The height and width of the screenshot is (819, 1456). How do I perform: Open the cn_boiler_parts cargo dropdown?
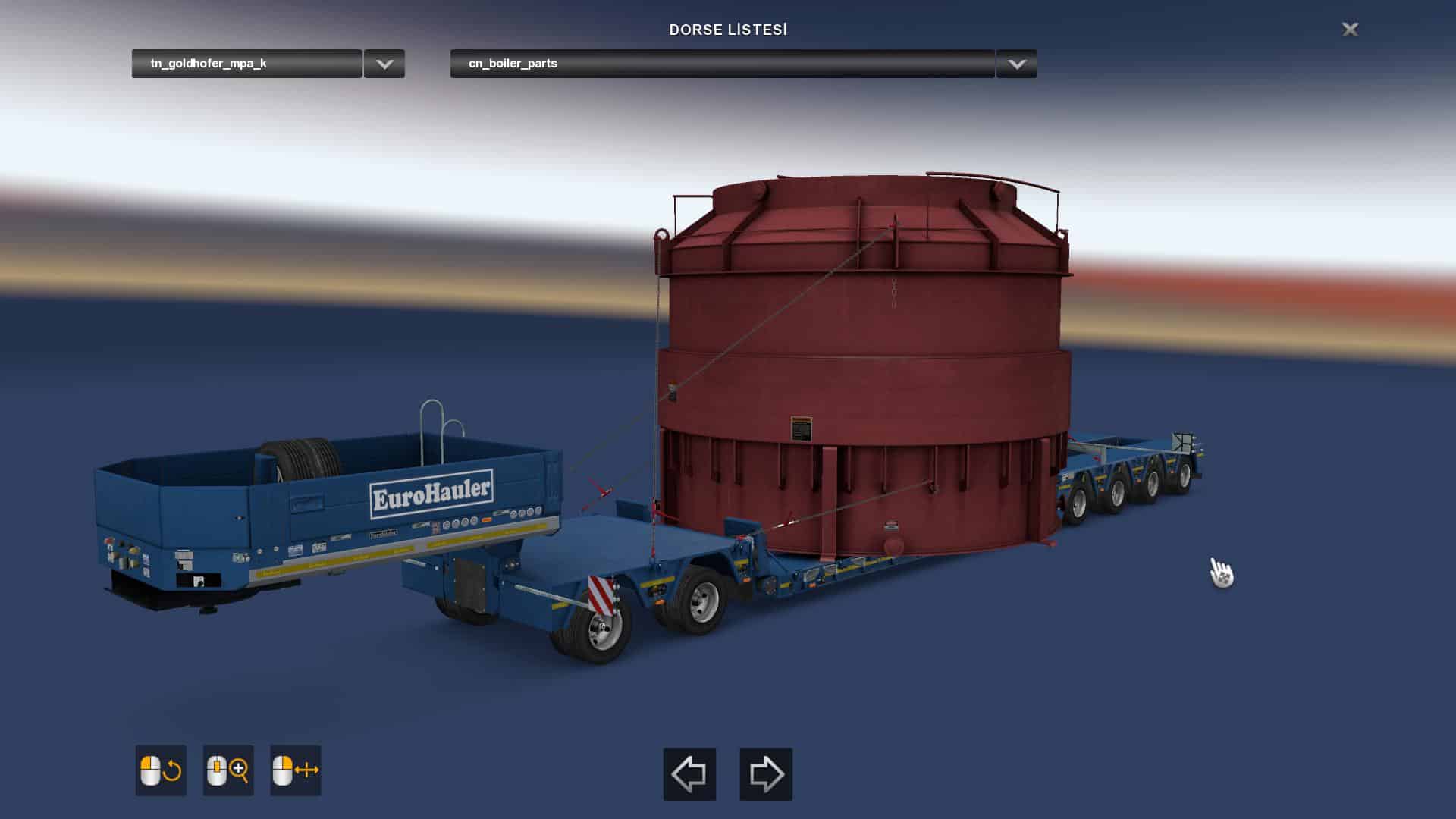pos(721,64)
